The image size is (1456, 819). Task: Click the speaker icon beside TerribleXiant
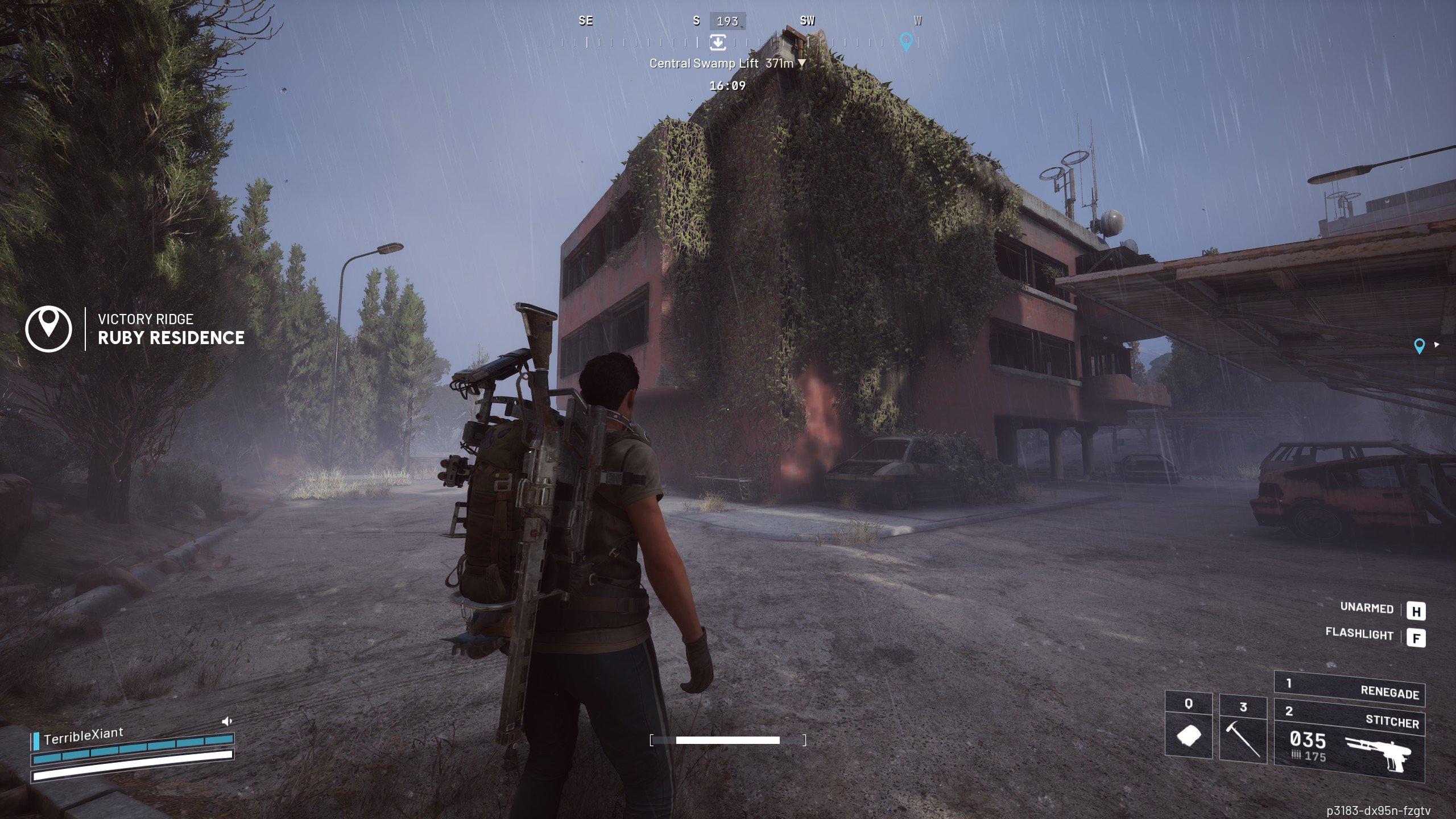click(227, 722)
